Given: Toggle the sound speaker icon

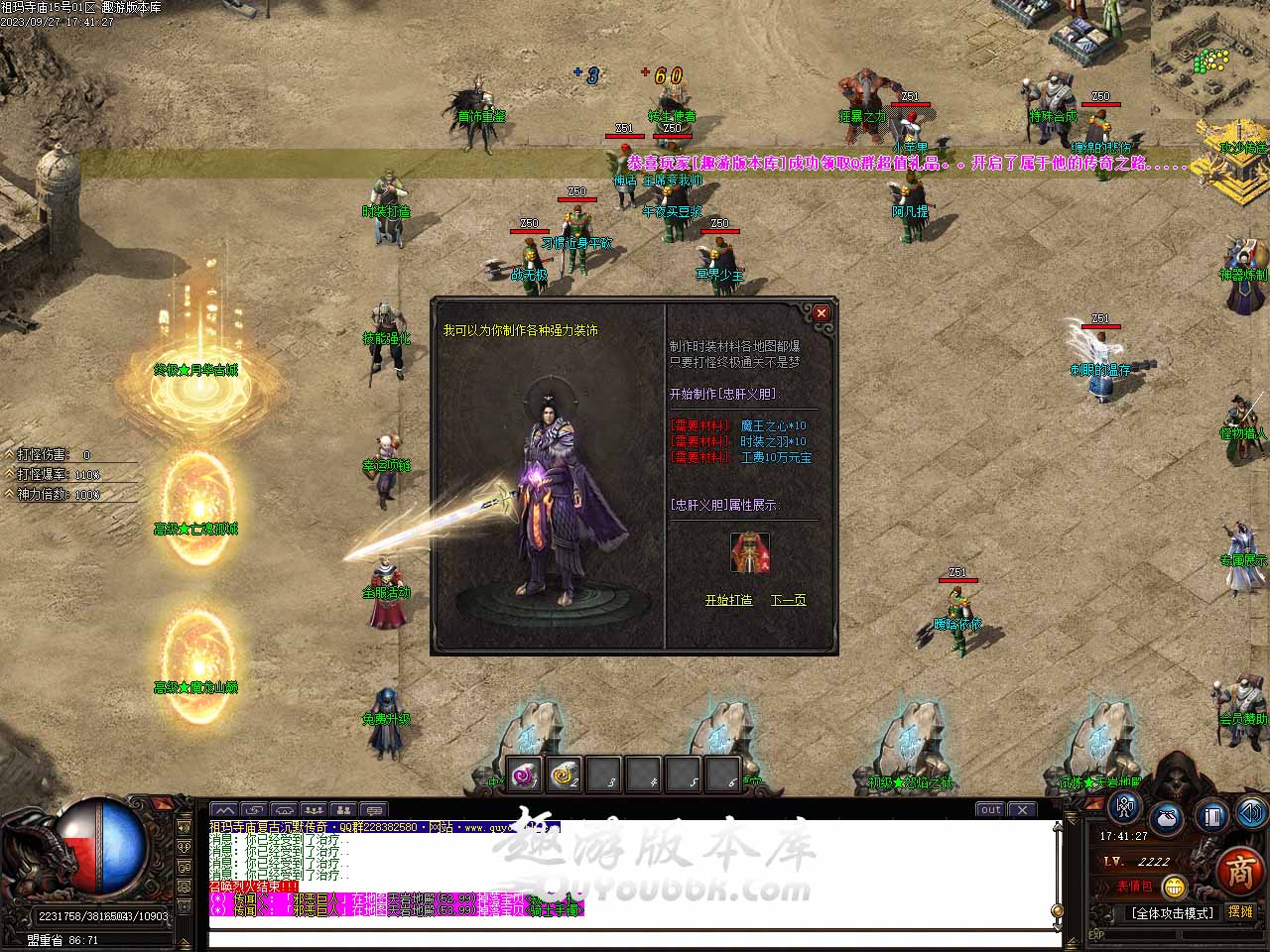Looking at the screenshot, I should 1250,813.
